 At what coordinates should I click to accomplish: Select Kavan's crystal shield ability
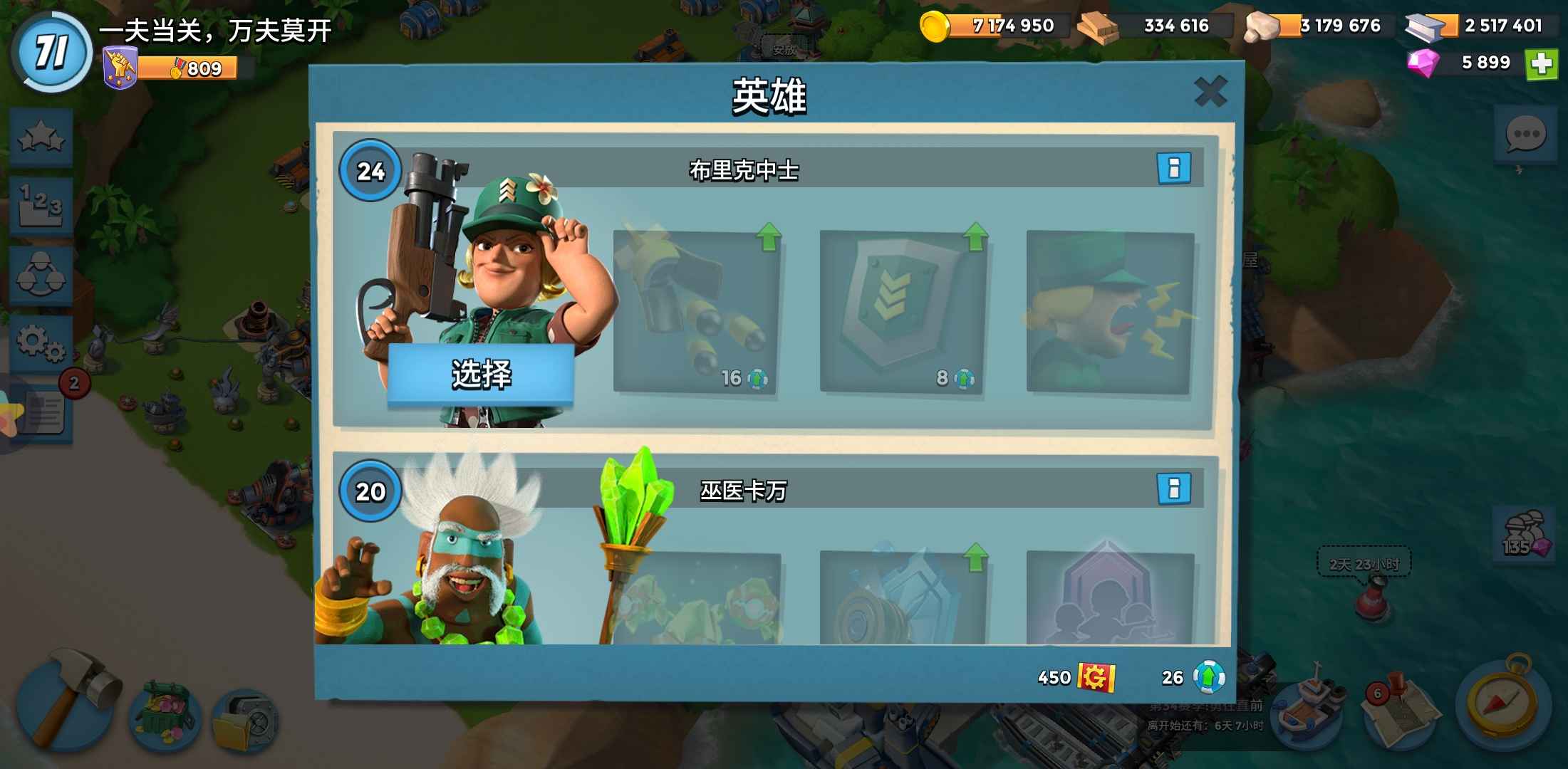click(902, 600)
